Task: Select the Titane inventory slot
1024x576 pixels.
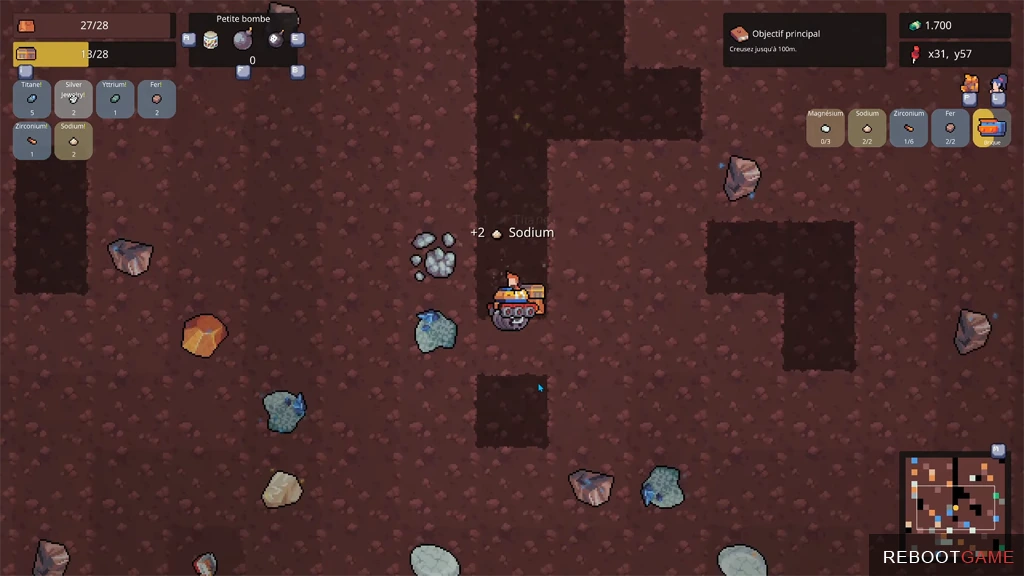Action: coord(32,99)
